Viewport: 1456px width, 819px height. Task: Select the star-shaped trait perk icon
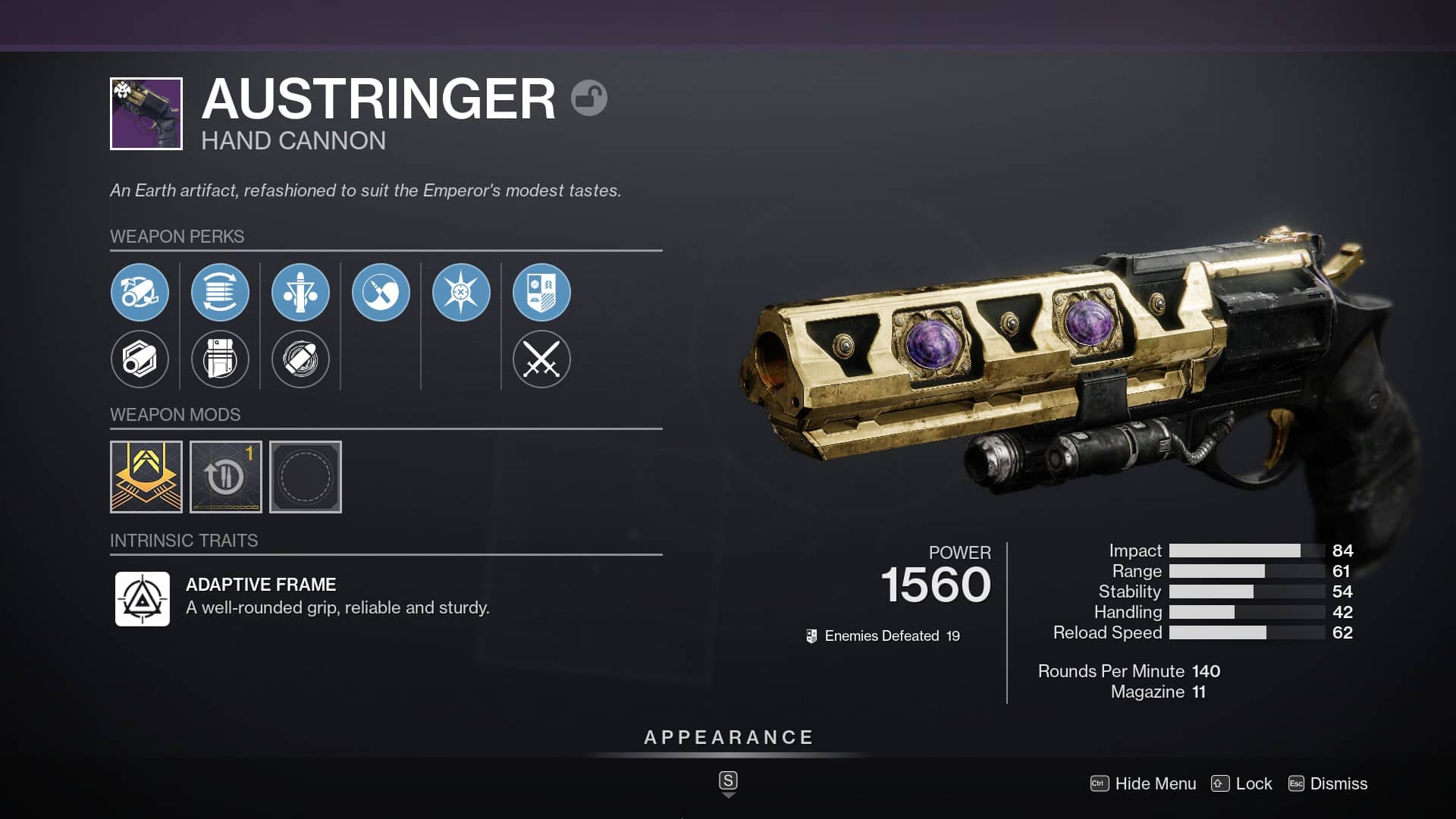461,293
